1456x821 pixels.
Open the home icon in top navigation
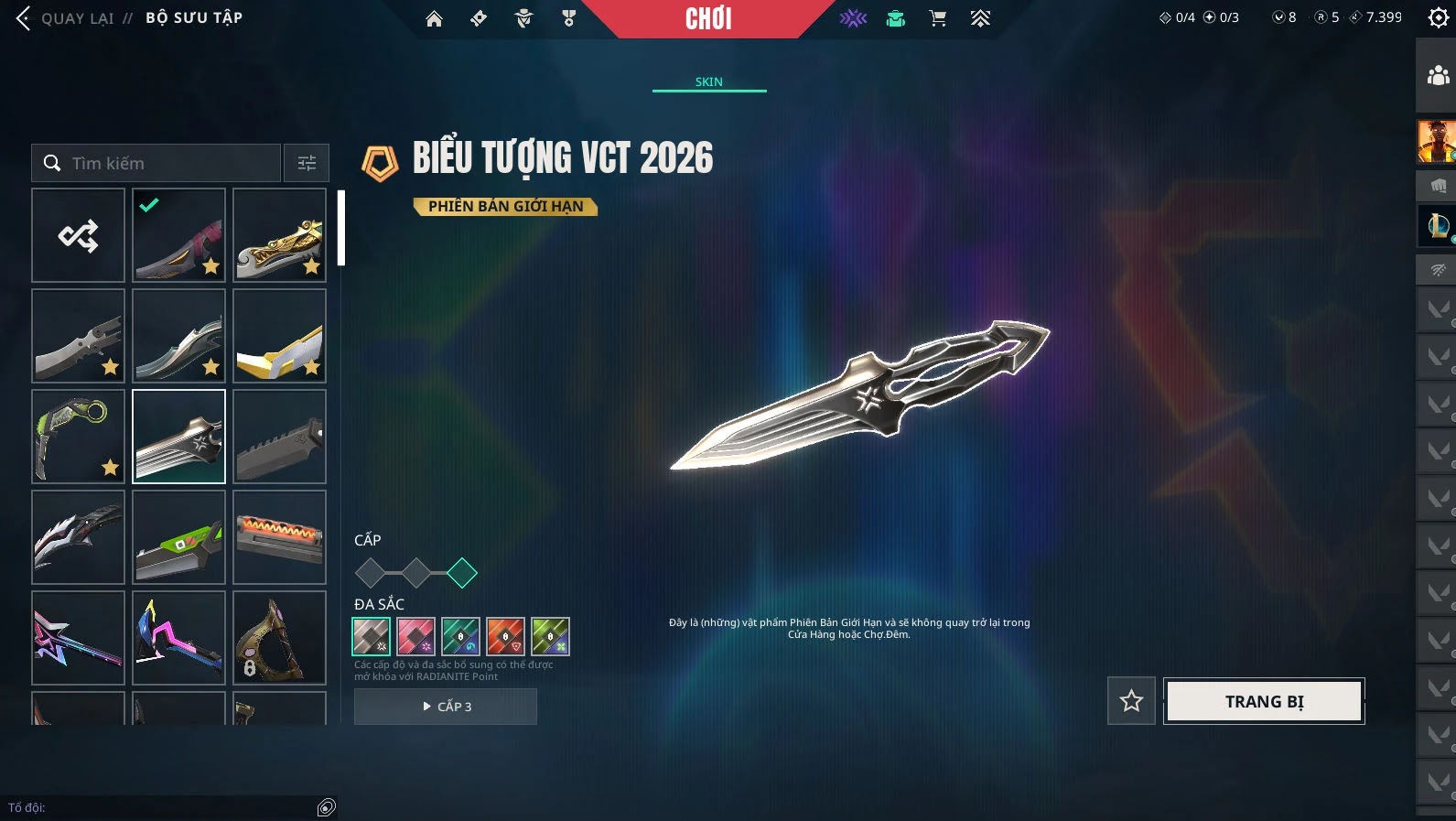[434, 18]
